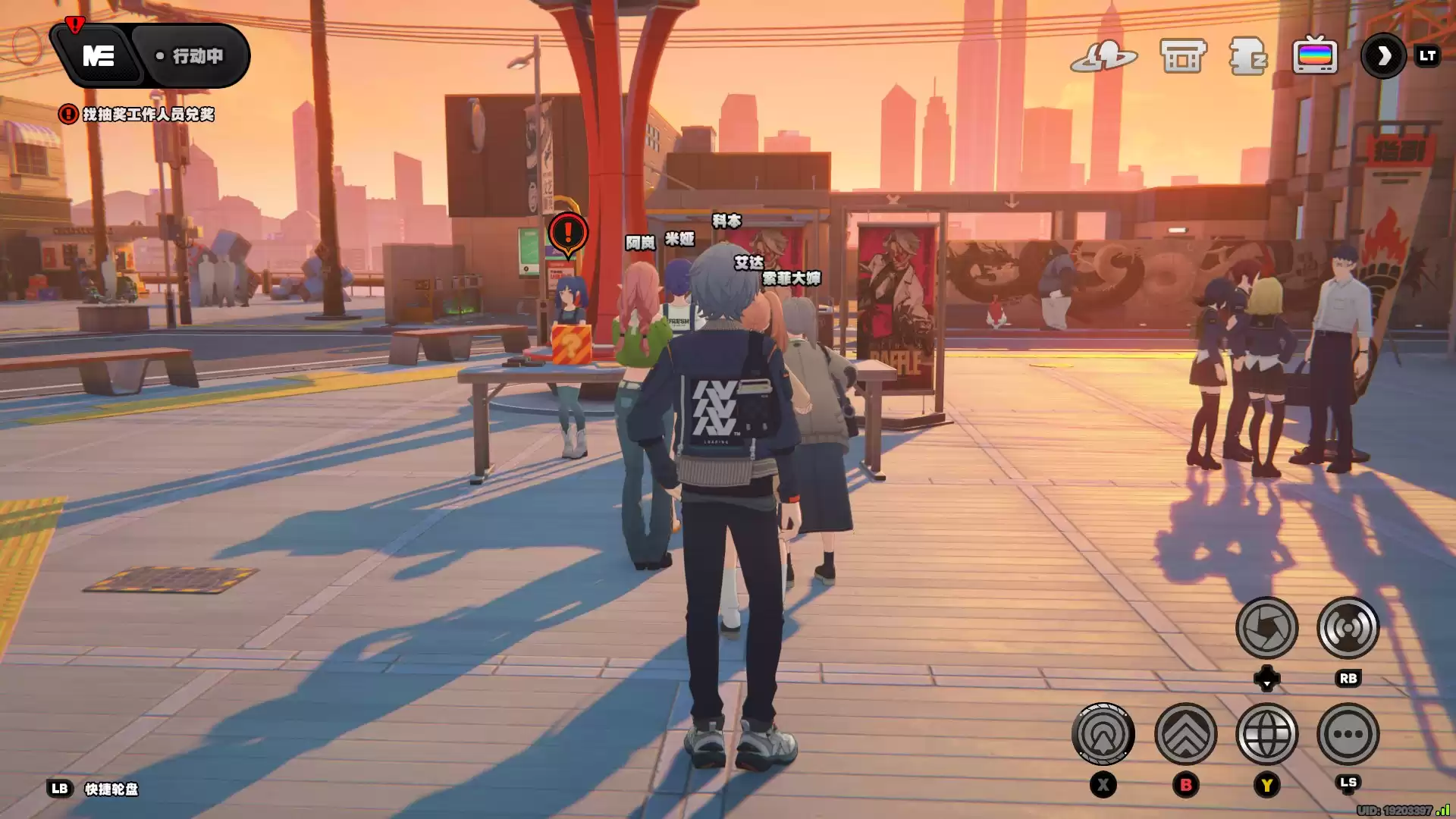Tap the double chevron up button

click(1185, 734)
